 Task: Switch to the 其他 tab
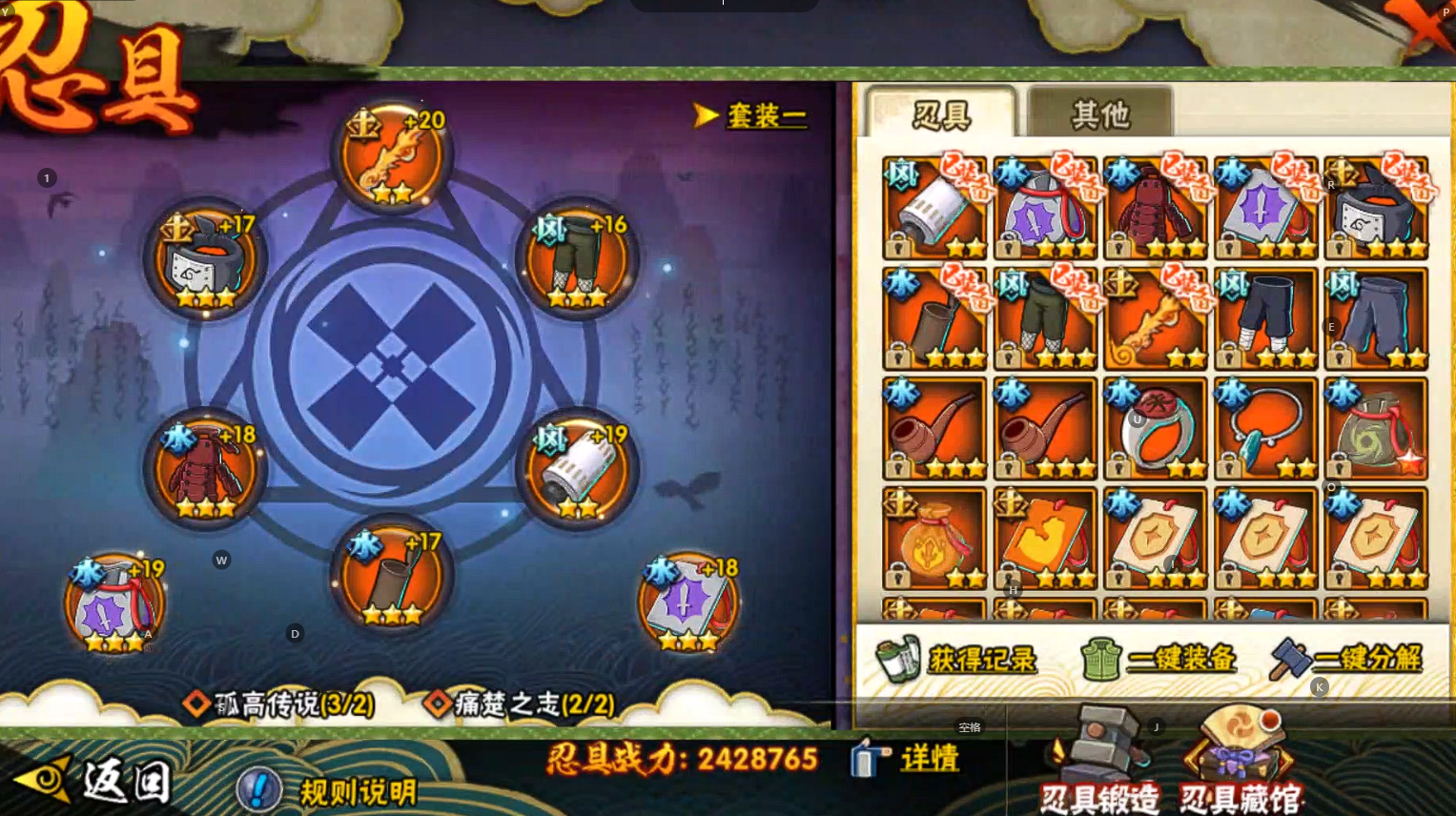point(1099,114)
